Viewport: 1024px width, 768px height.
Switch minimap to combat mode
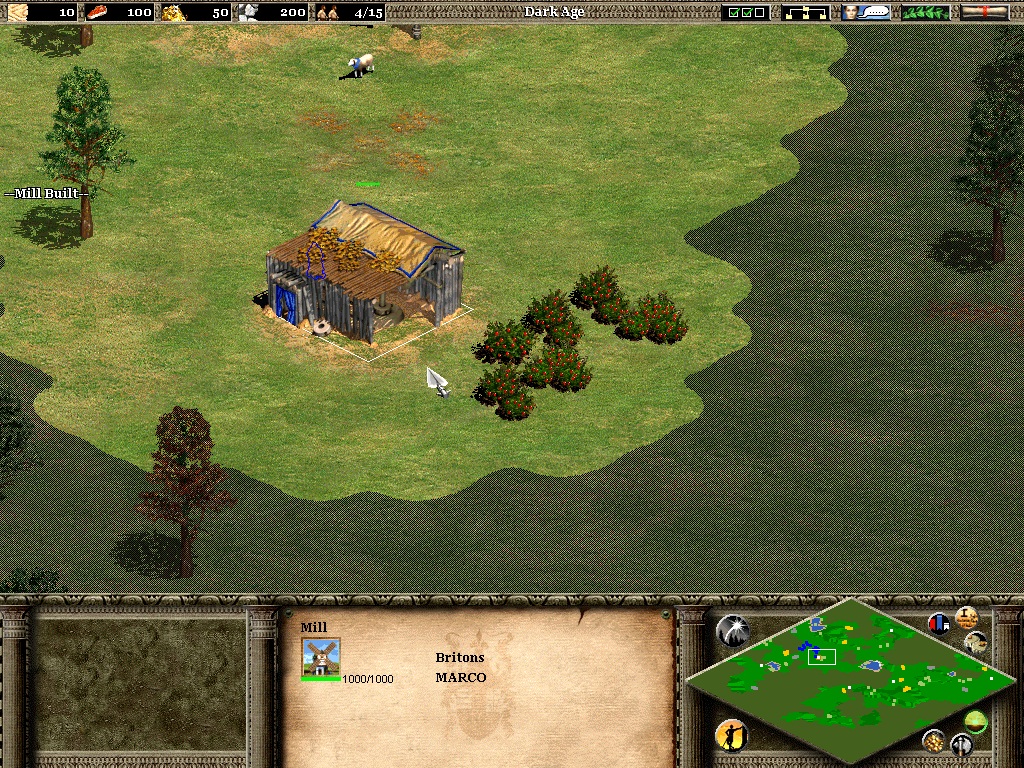click(961, 745)
